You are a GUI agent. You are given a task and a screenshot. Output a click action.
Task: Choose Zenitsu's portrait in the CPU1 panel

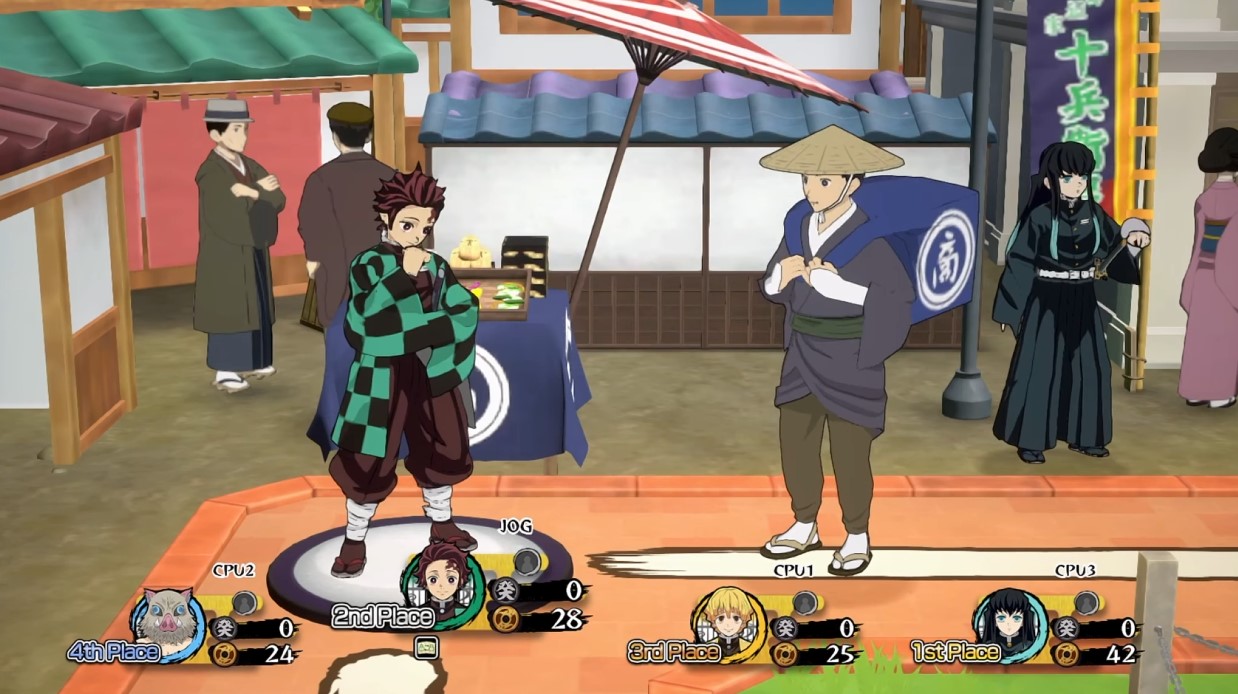click(732, 622)
